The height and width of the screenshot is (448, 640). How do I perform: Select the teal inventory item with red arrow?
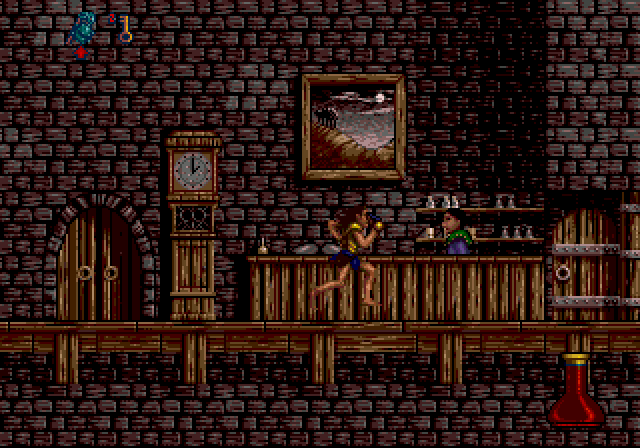tap(85, 28)
